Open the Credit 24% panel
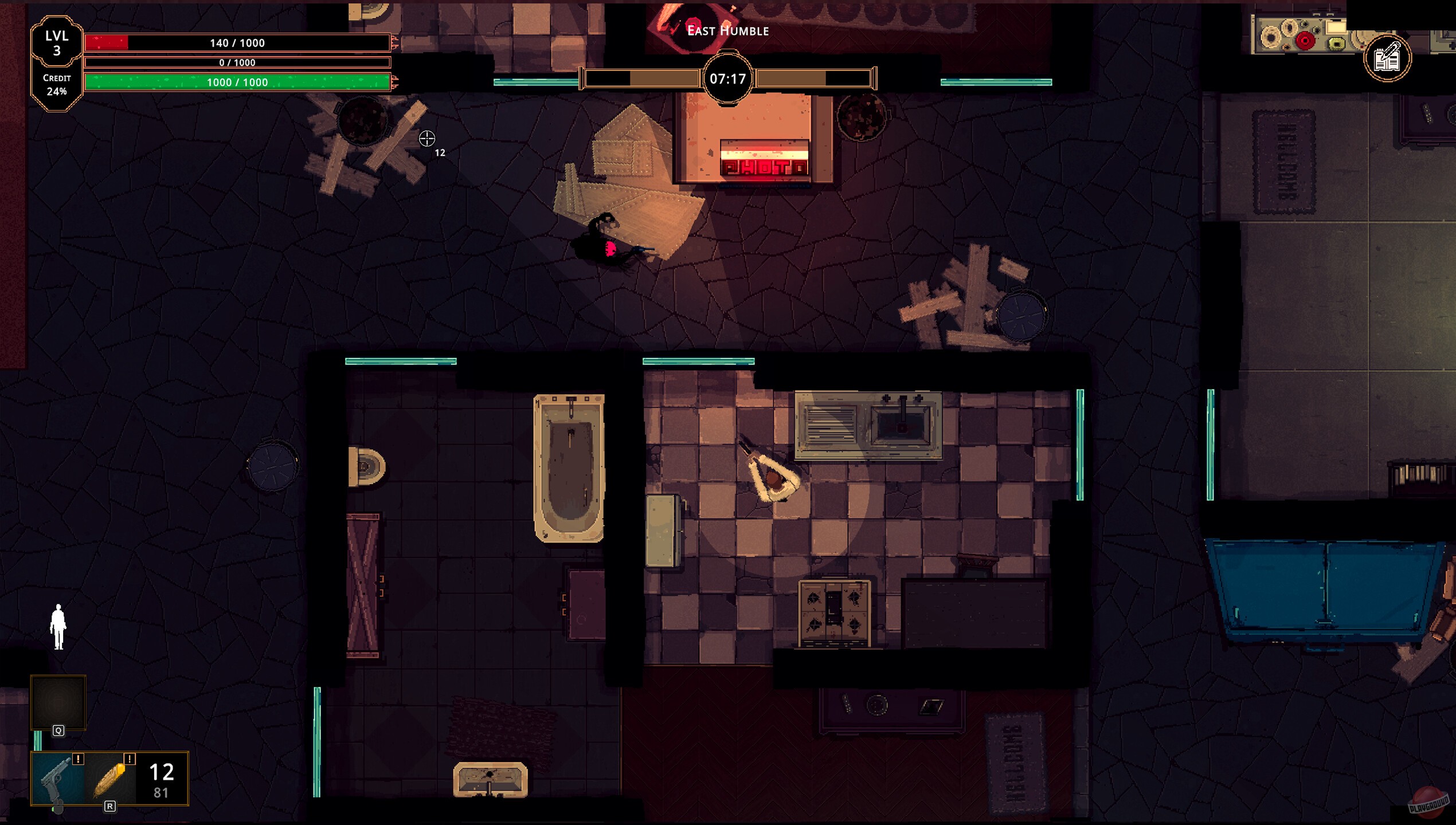This screenshot has width=1456, height=825. tap(57, 85)
